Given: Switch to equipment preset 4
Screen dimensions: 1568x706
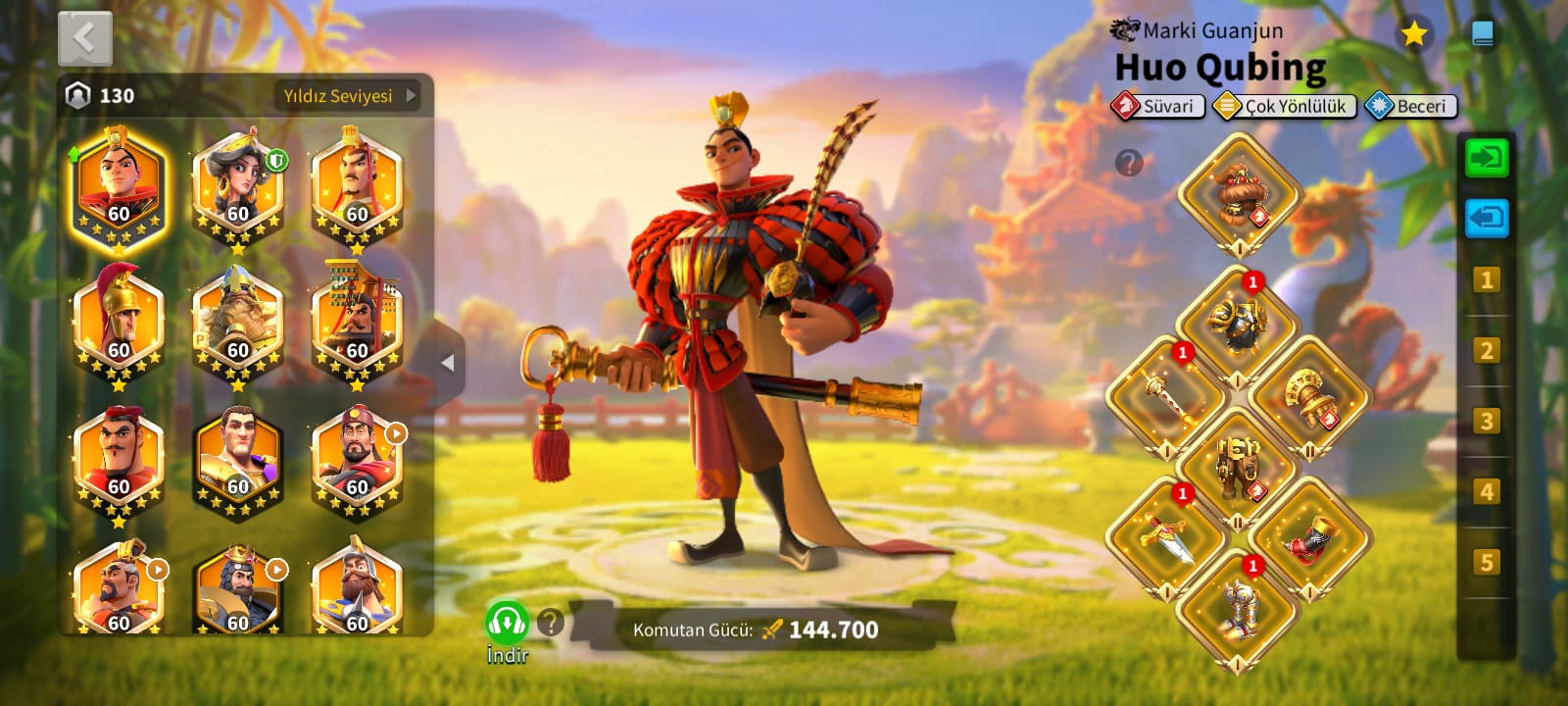Looking at the screenshot, I should (1486, 491).
